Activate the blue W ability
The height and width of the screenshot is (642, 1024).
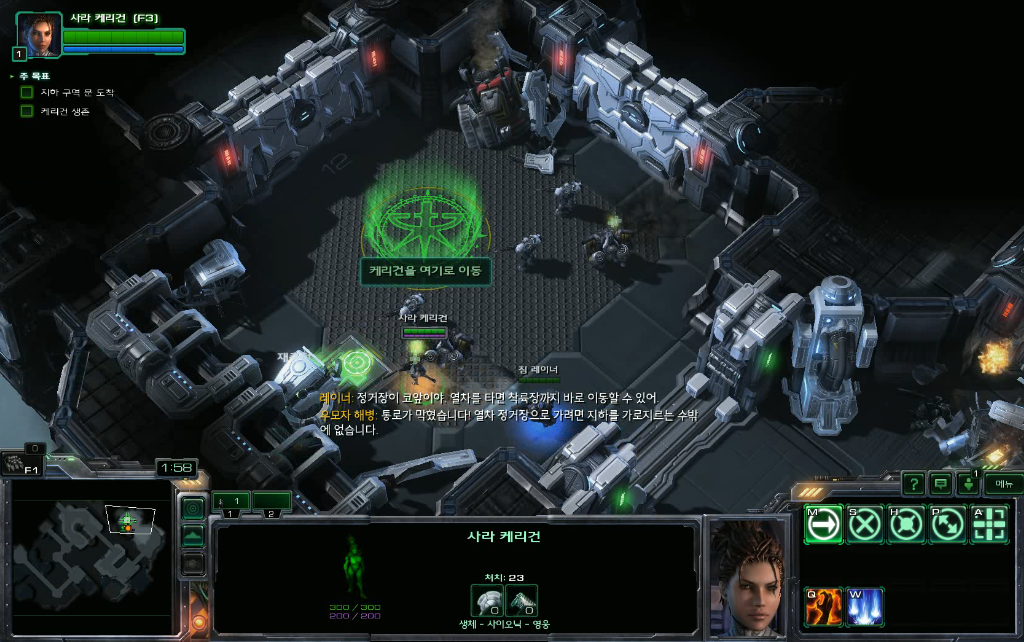click(865, 606)
